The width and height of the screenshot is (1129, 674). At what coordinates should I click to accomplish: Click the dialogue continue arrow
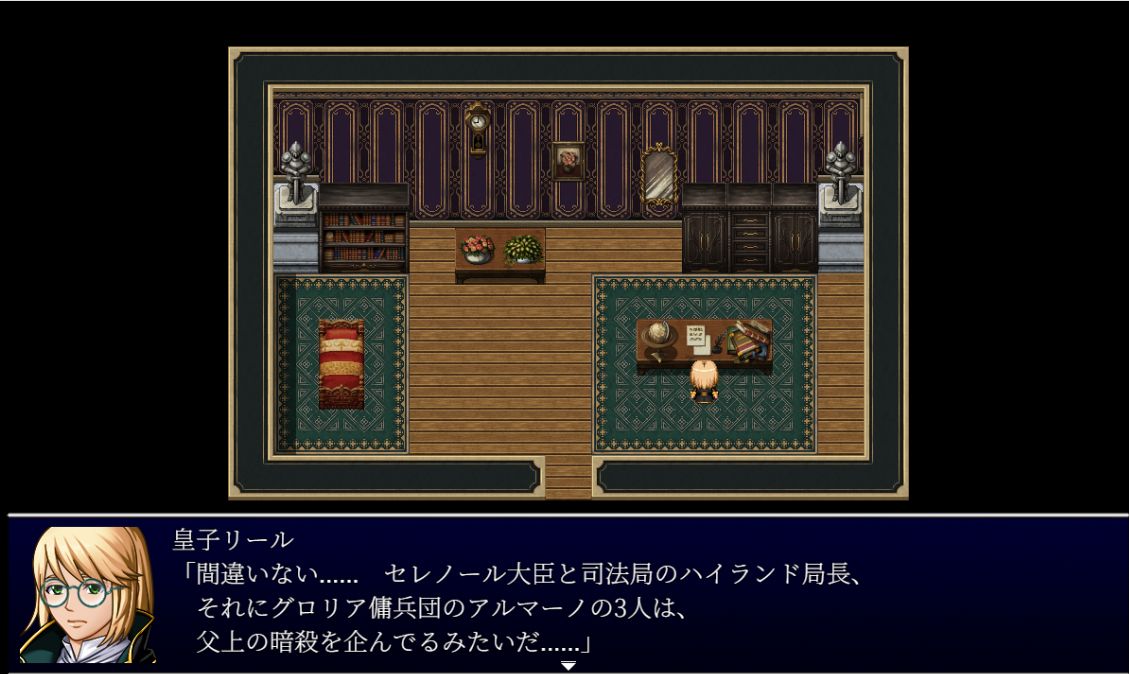568,665
